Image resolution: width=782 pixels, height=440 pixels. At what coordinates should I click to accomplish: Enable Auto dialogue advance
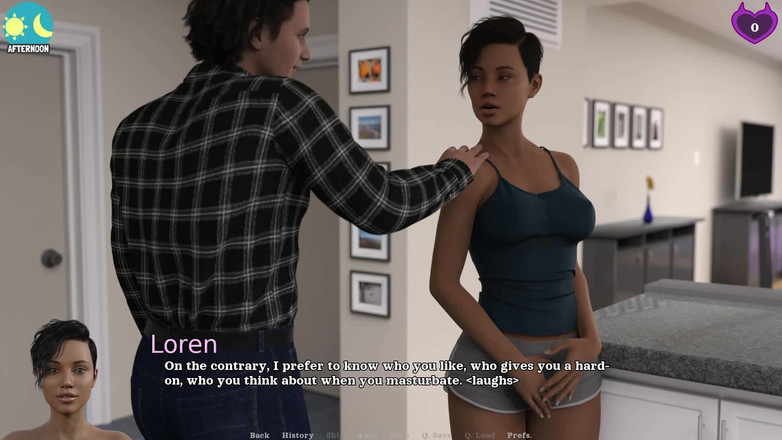[368, 435]
